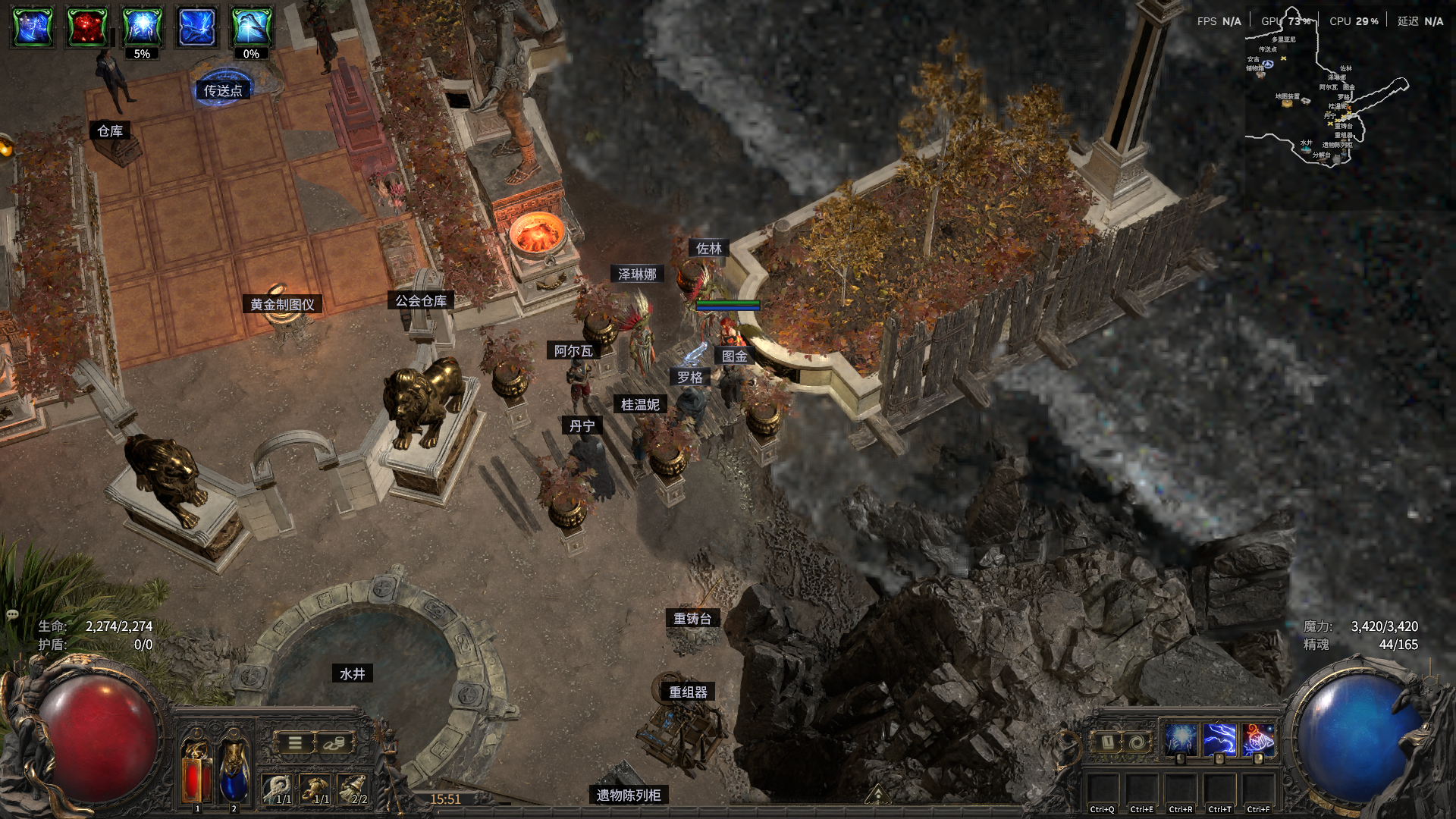Talk to the NPC labeled 阿尔瓦

(x=574, y=351)
